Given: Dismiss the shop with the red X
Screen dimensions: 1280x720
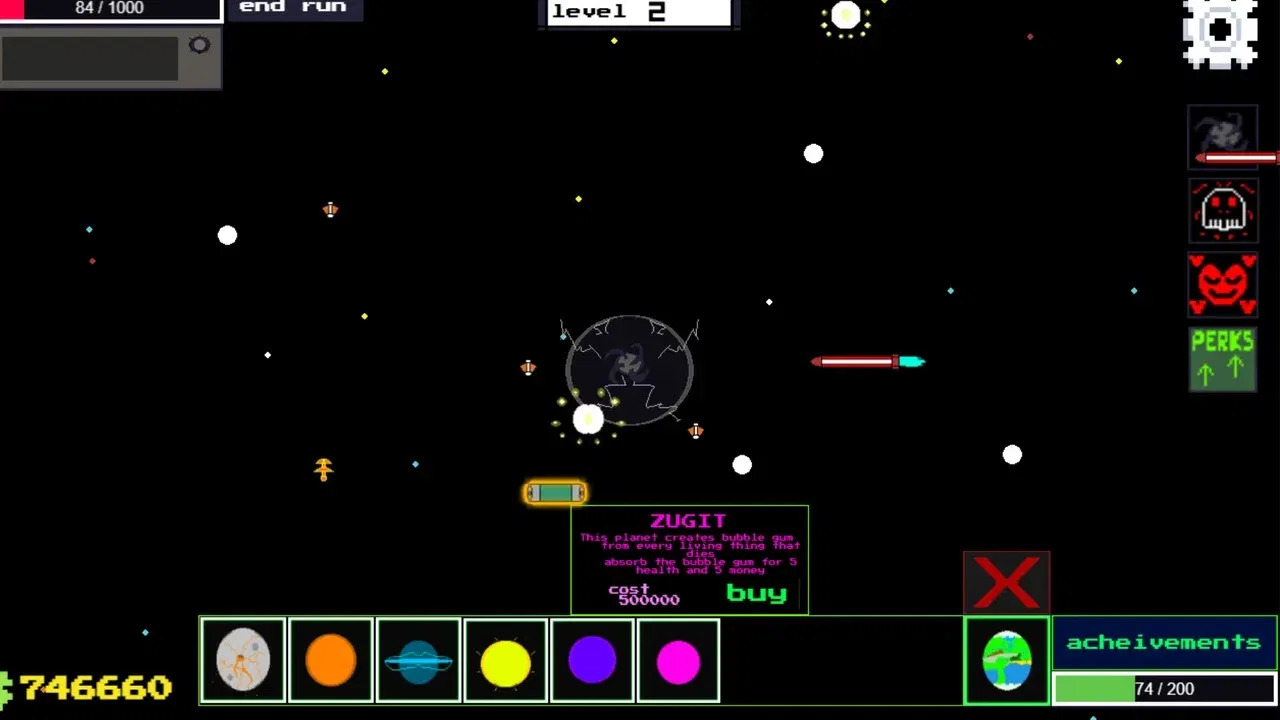Looking at the screenshot, I should (1006, 581).
